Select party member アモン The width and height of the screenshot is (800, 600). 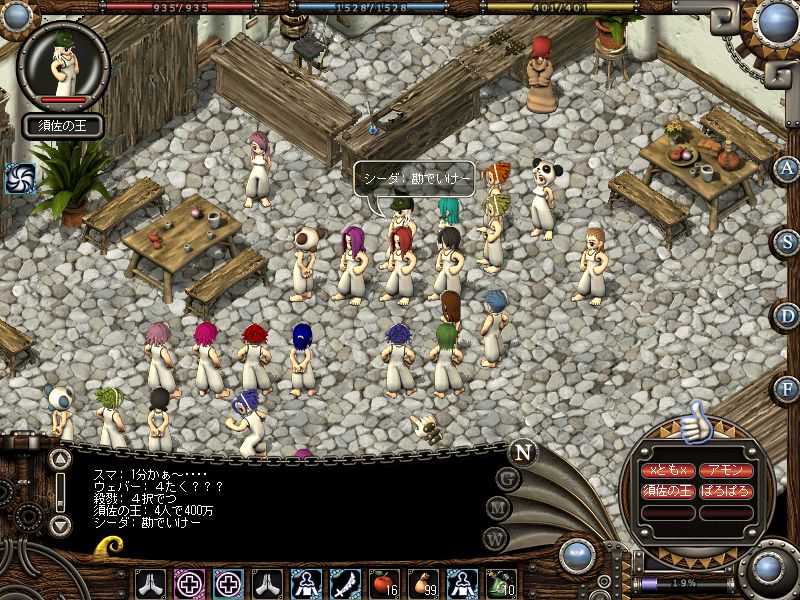click(x=726, y=470)
